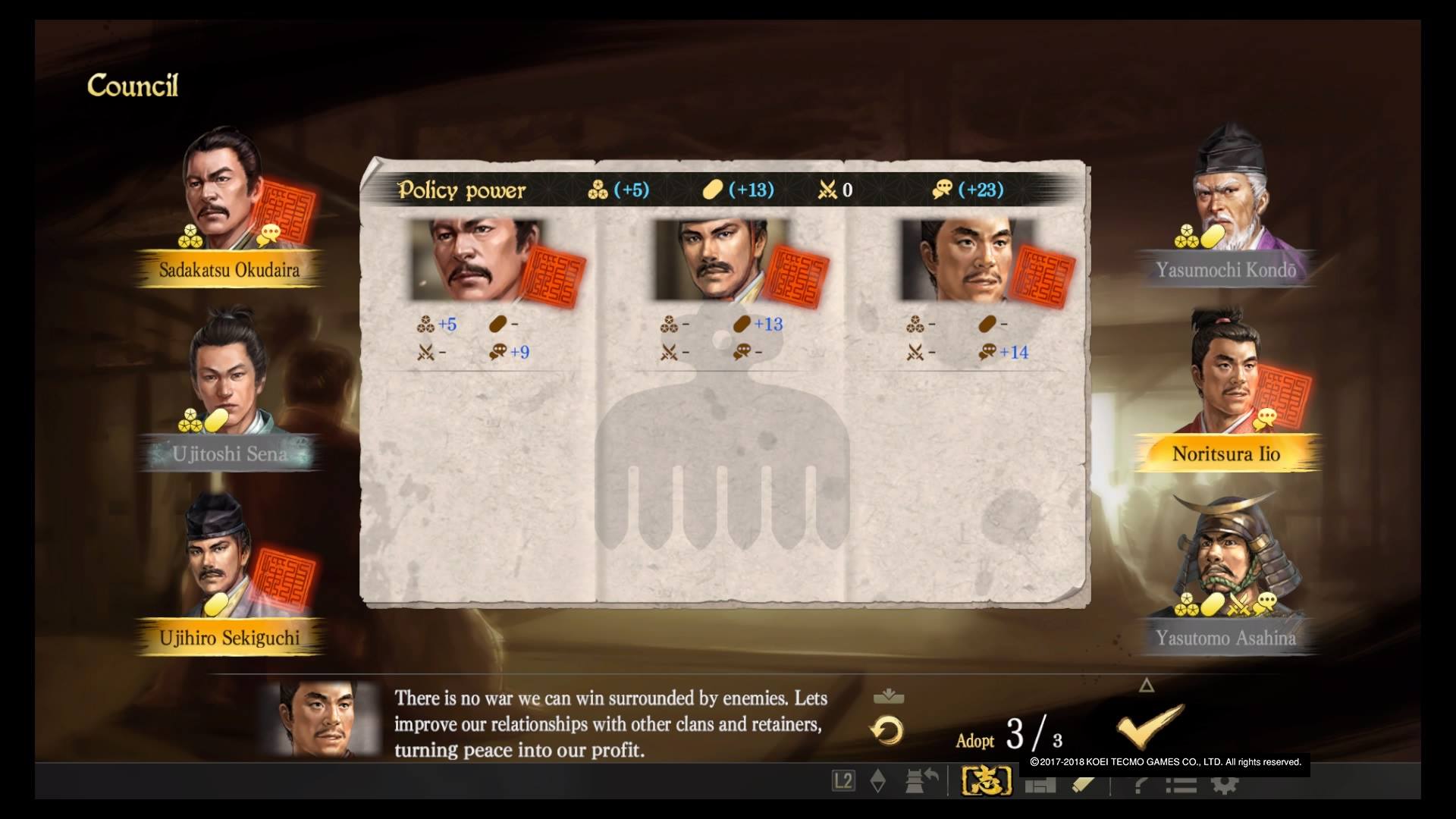Viewport: 1456px width, 819px height.
Task: Choose Ujitoshi Sena's portrait
Action: (x=227, y=379)
